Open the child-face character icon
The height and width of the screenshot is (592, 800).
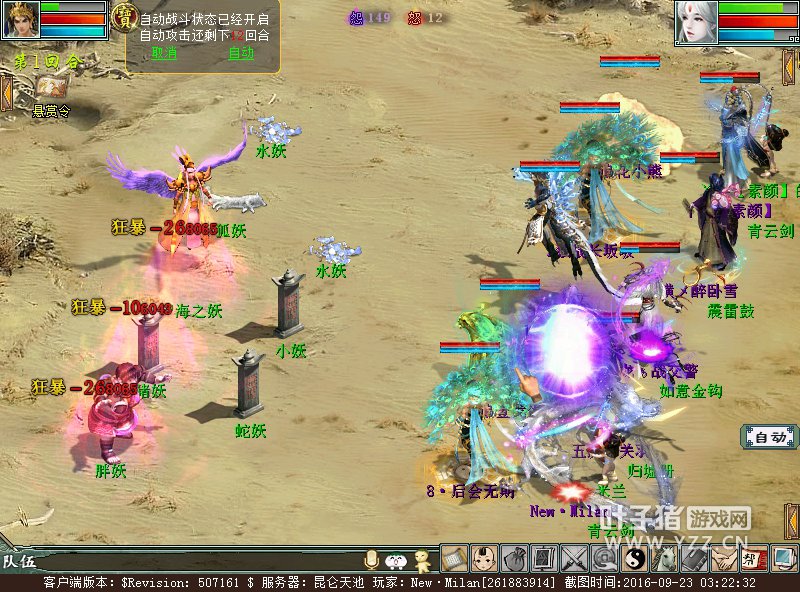point(485,558)
